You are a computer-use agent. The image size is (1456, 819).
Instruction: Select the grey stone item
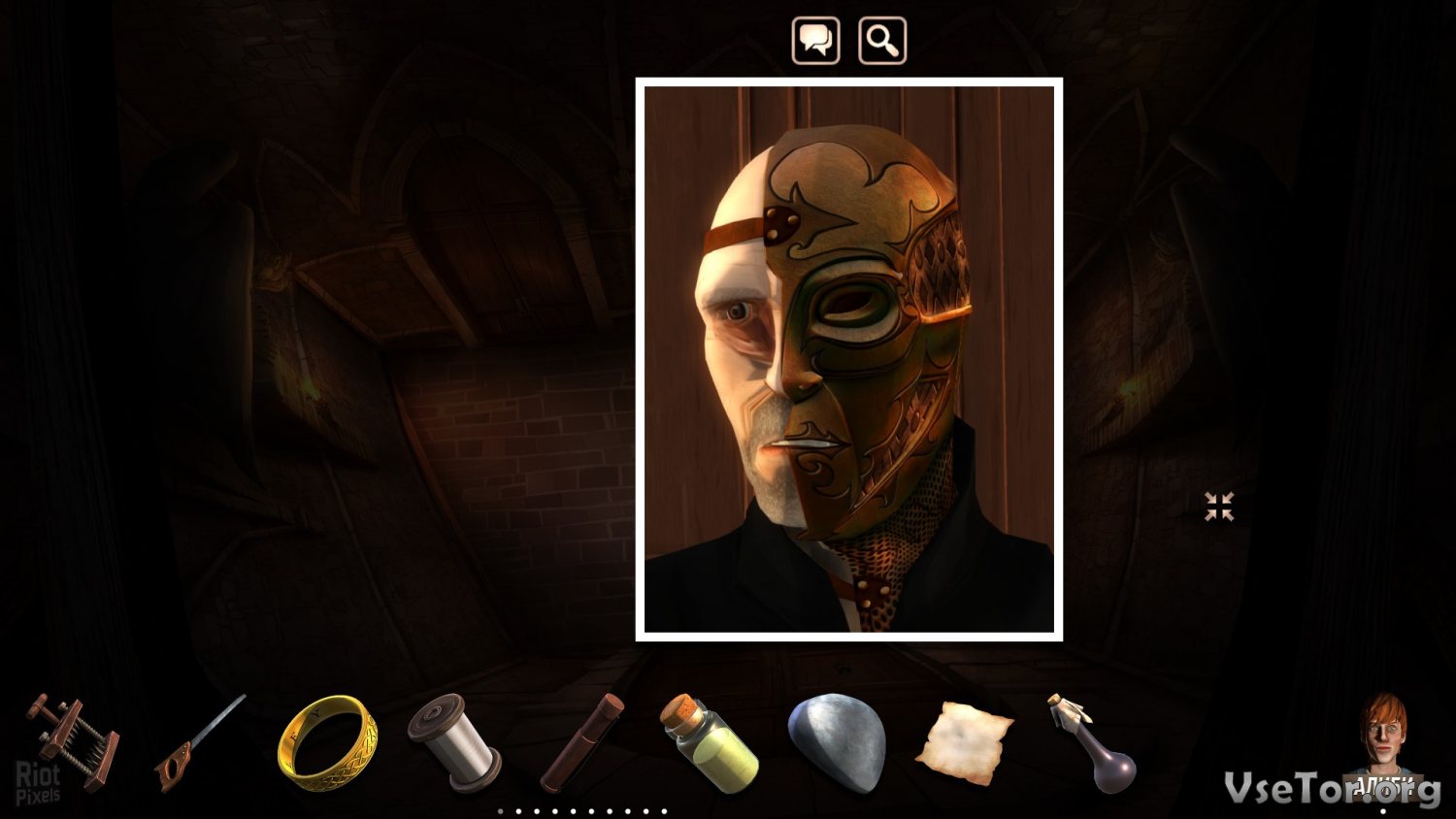pos(838,743)
